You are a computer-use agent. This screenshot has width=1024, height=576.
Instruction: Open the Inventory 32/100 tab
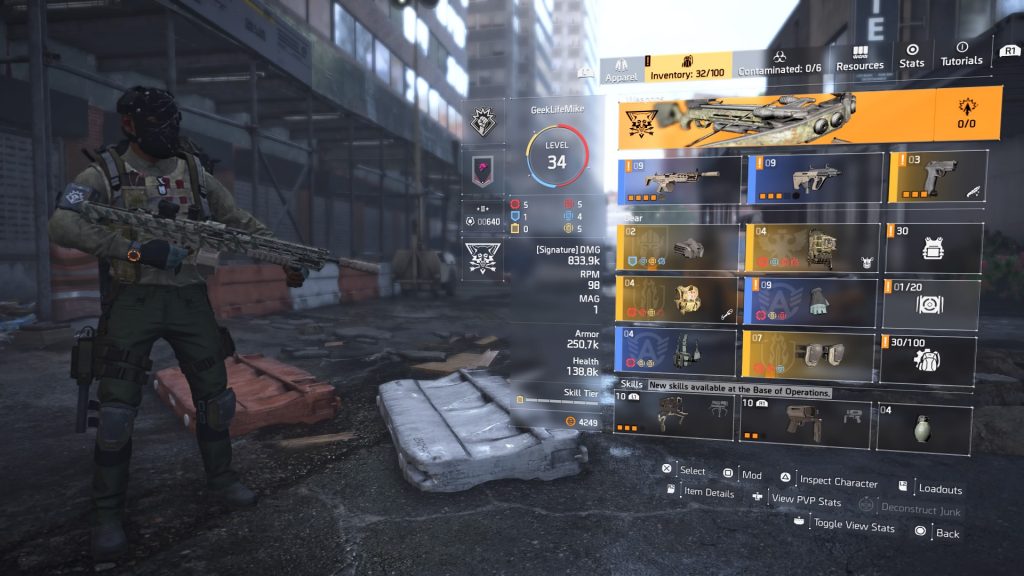[x=687, y=66]
